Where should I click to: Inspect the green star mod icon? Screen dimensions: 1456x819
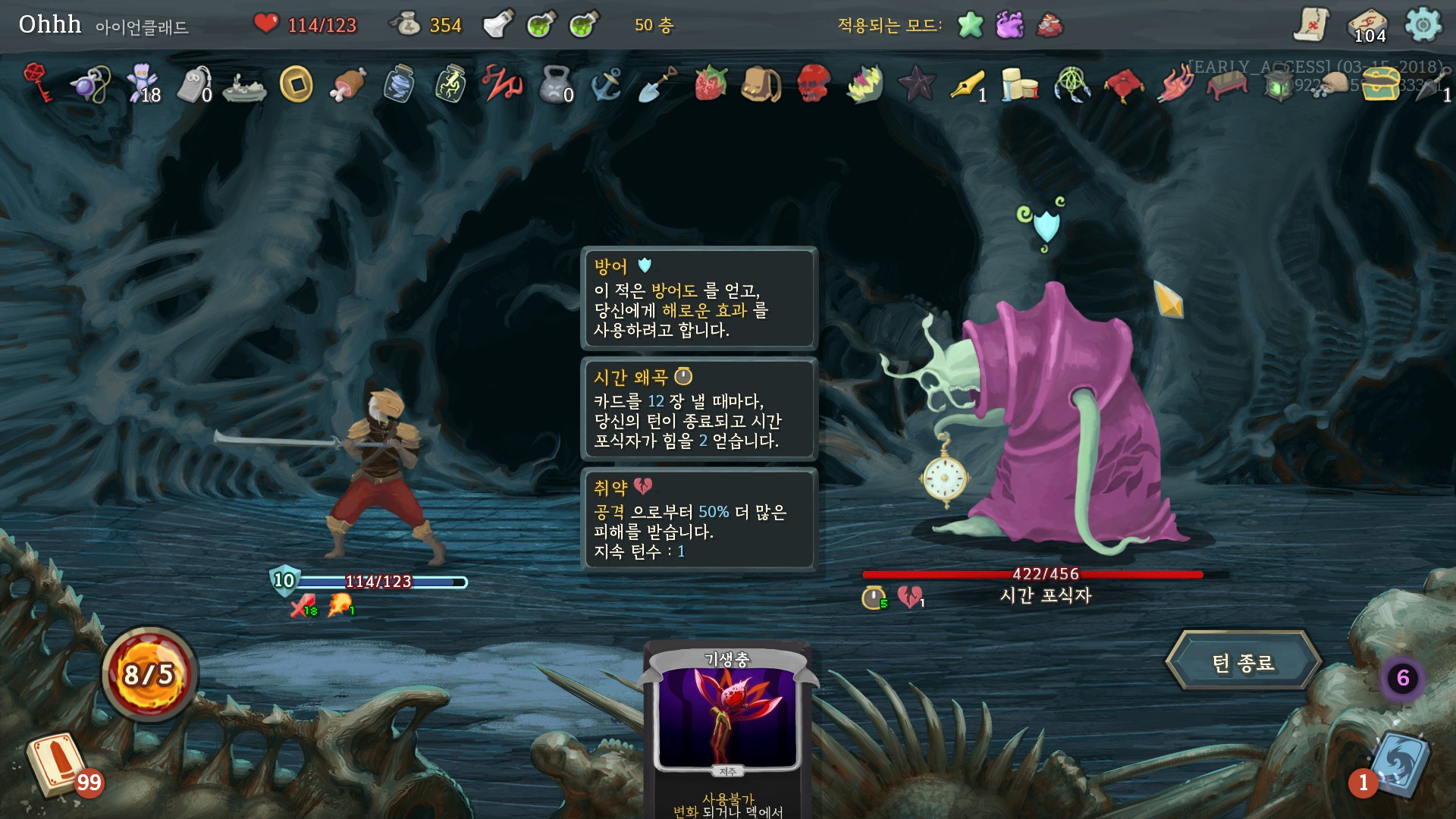pos(970,25)
